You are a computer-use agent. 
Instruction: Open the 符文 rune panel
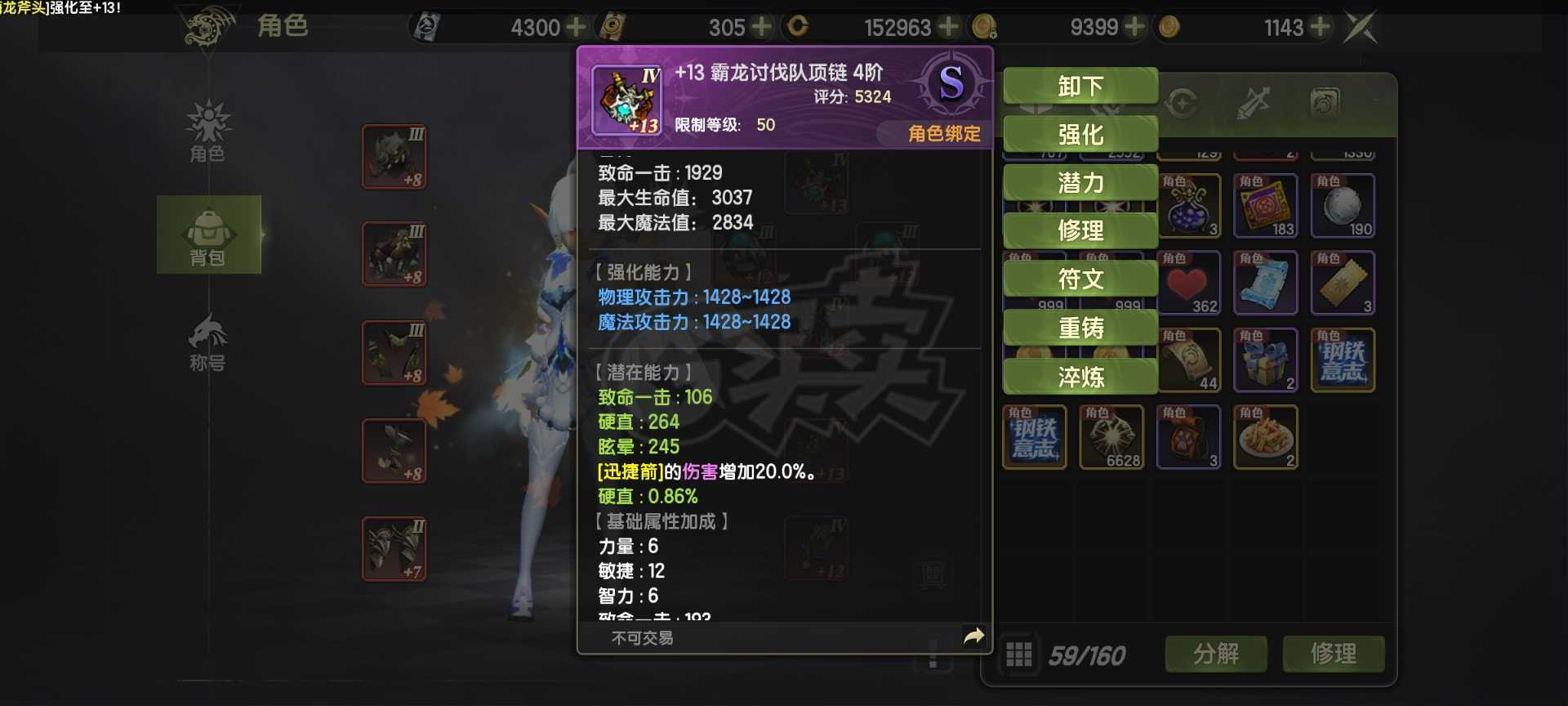pyautogui.click(x=1080, y=279)
